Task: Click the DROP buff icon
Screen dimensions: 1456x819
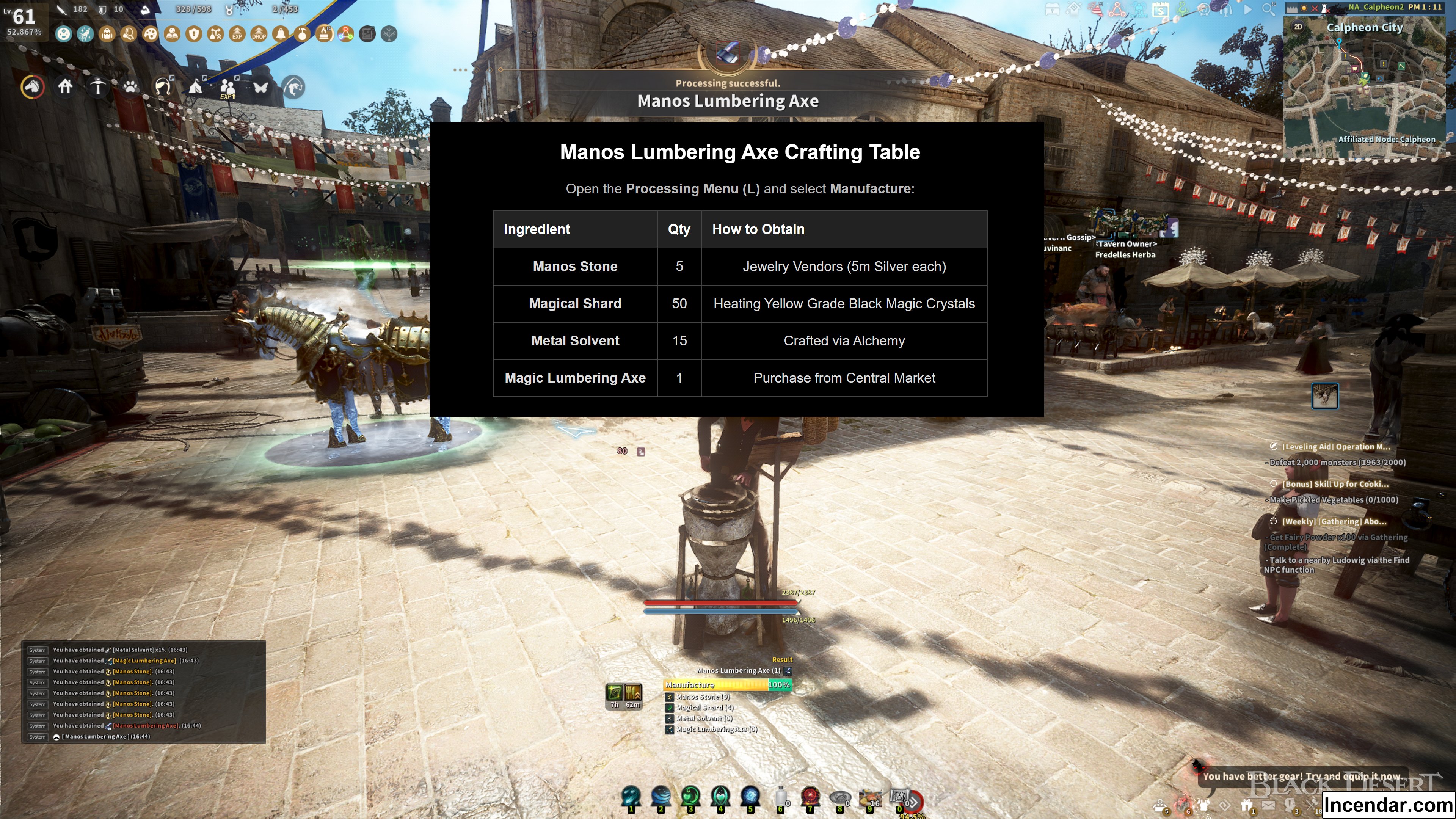Action: [259, 35]
